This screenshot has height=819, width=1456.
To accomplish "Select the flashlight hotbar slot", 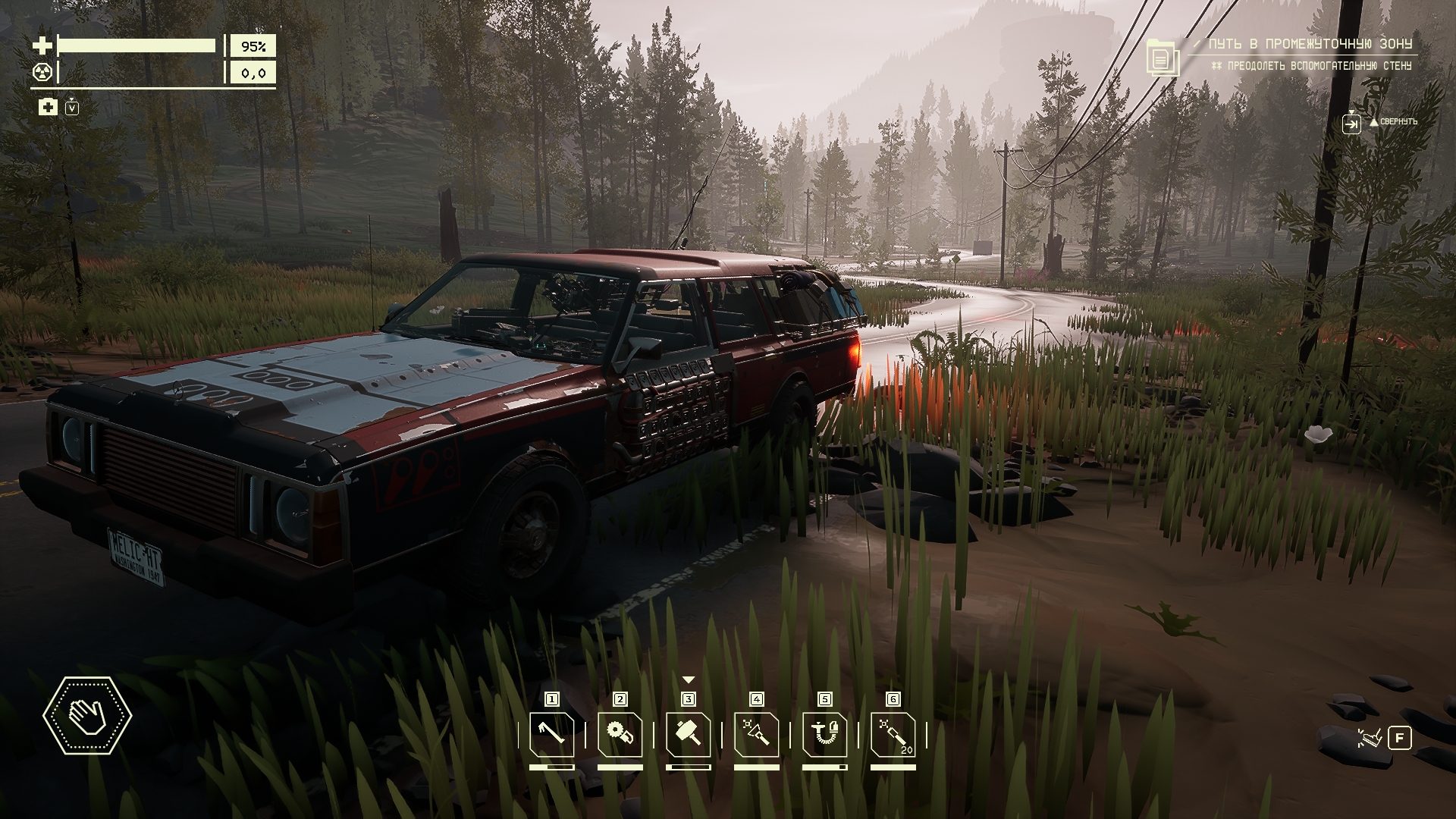I will click(756, 735).
